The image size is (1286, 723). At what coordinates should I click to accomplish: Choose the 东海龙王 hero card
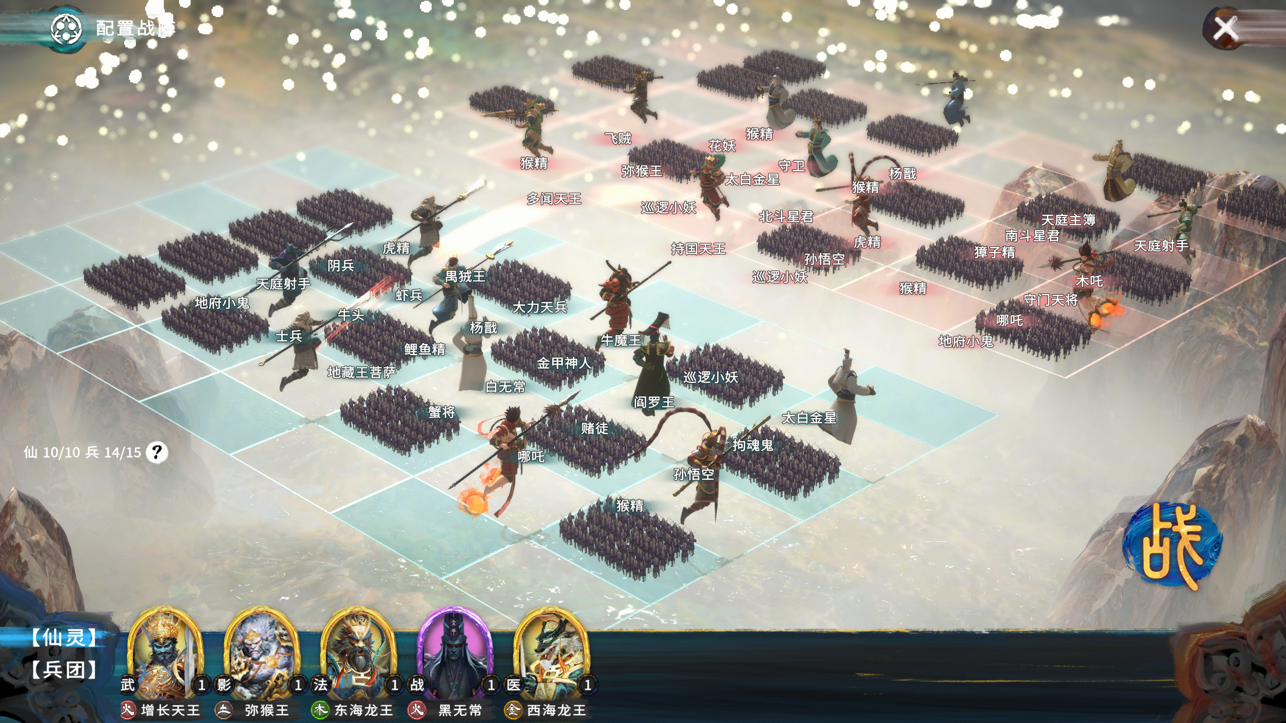coord(358,655)
